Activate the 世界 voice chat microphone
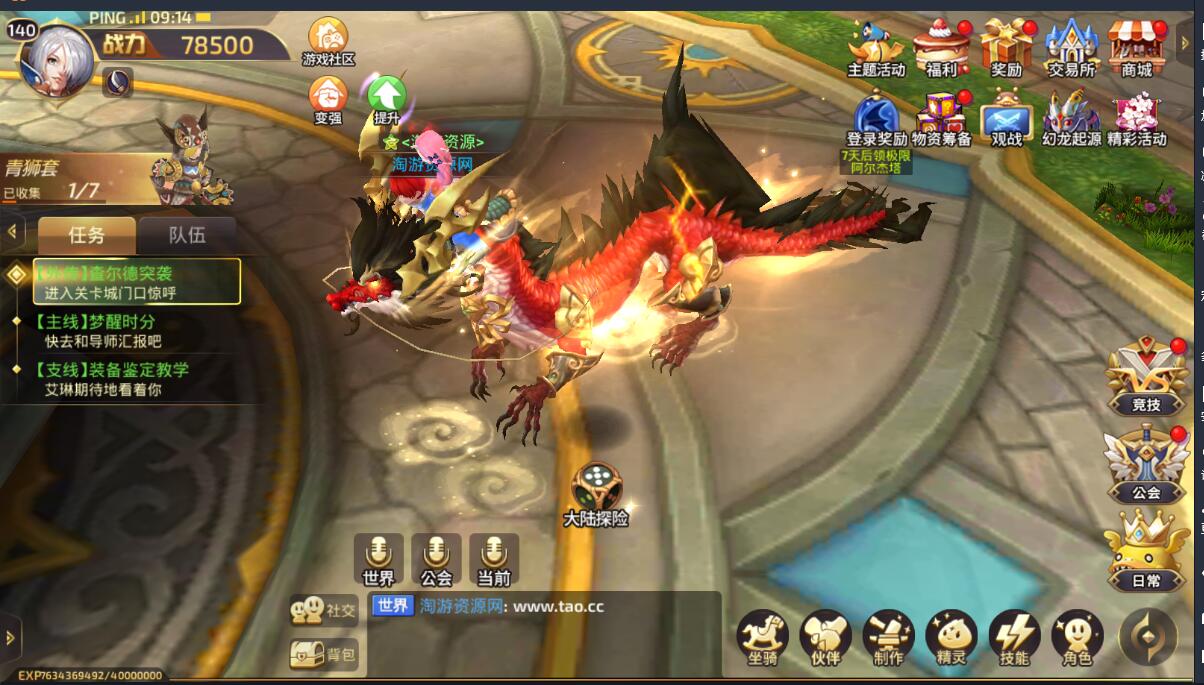Screen dimensions: 1204x685 [x=378, y=557]
